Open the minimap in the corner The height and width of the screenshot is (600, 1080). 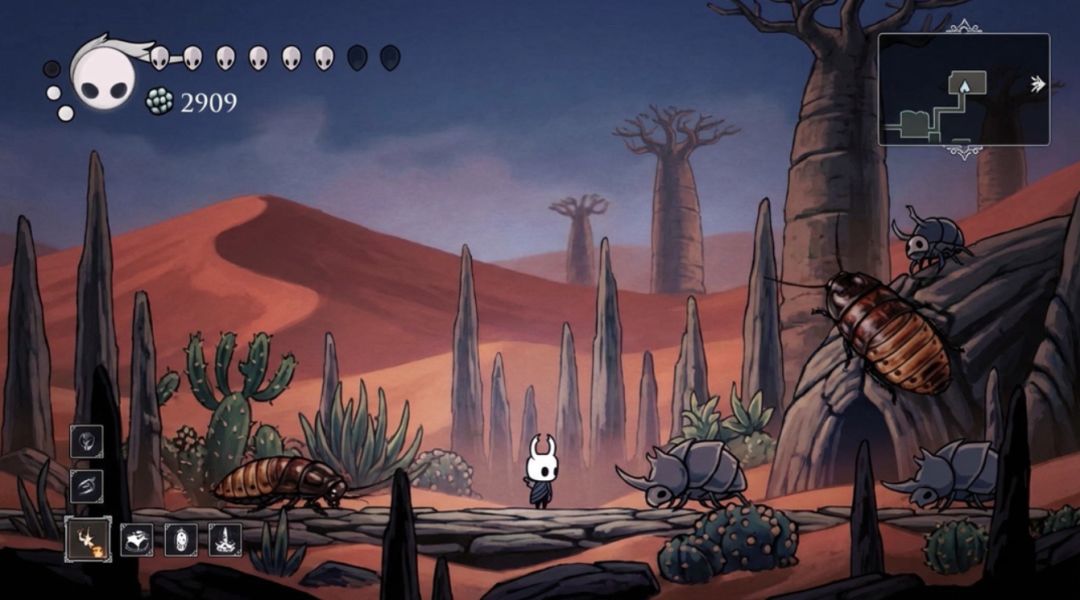click(x=963, y=90)
